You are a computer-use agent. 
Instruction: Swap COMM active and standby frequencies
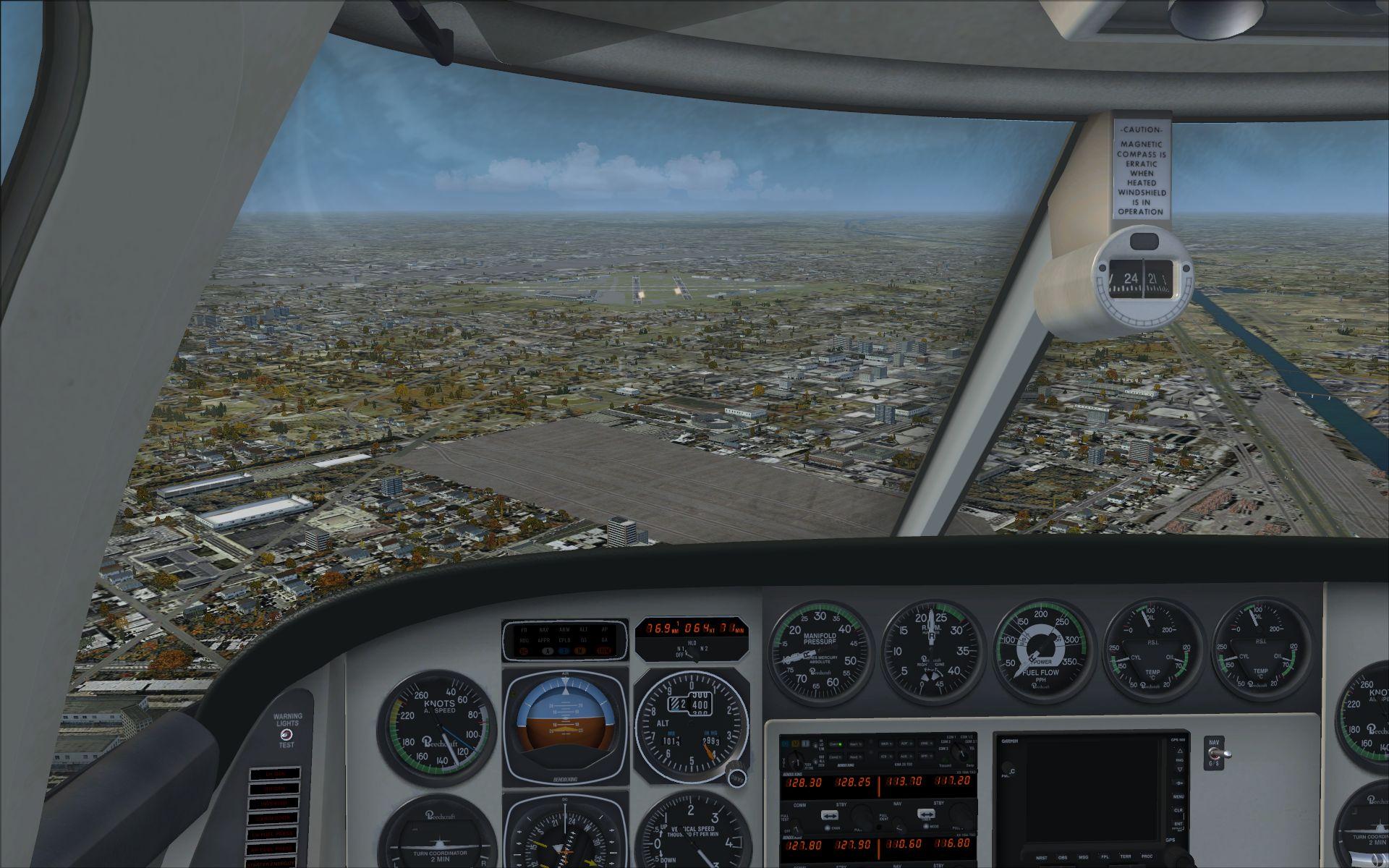tap(830, 815)
